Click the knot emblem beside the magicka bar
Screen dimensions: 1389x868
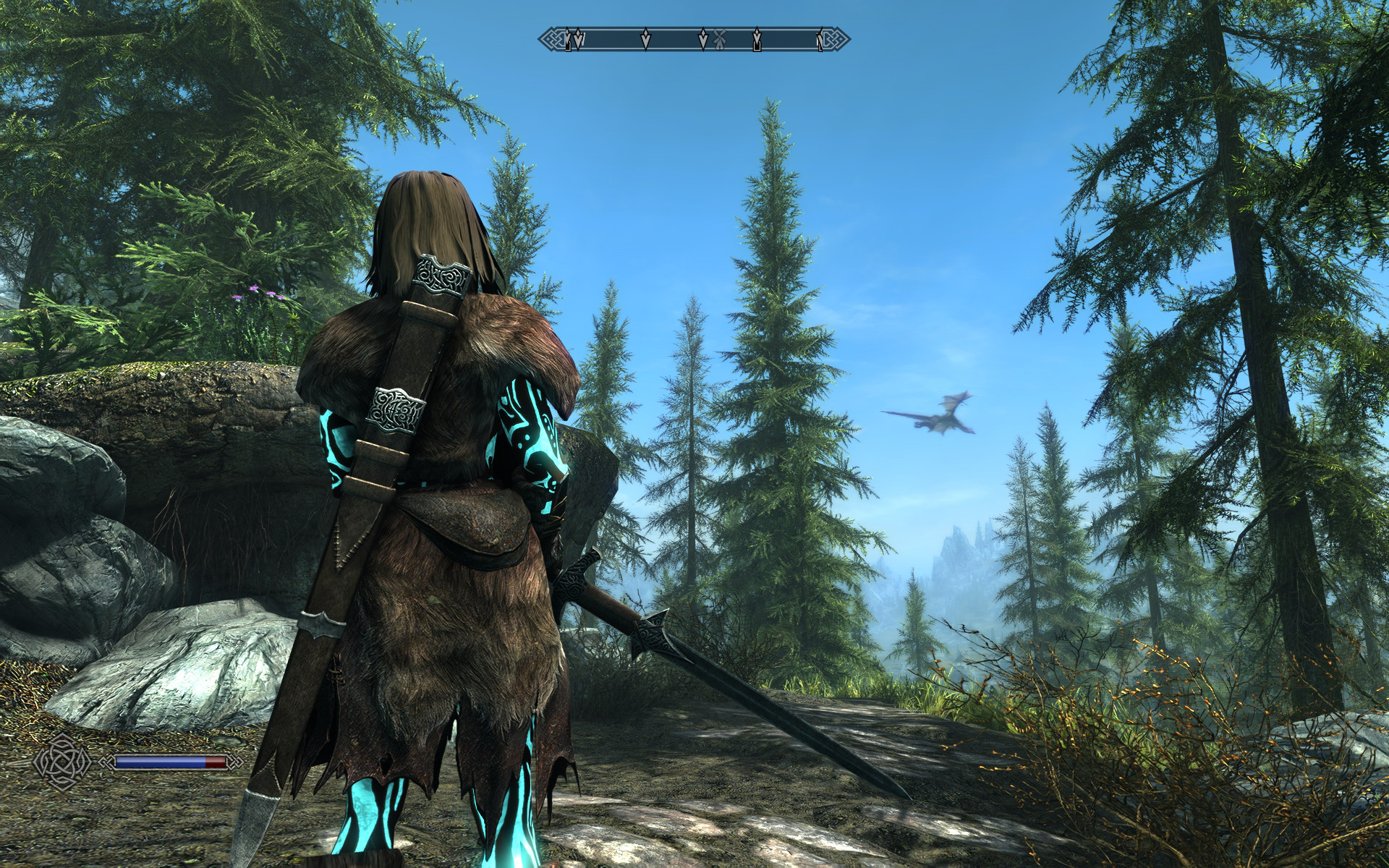[63, 761]
